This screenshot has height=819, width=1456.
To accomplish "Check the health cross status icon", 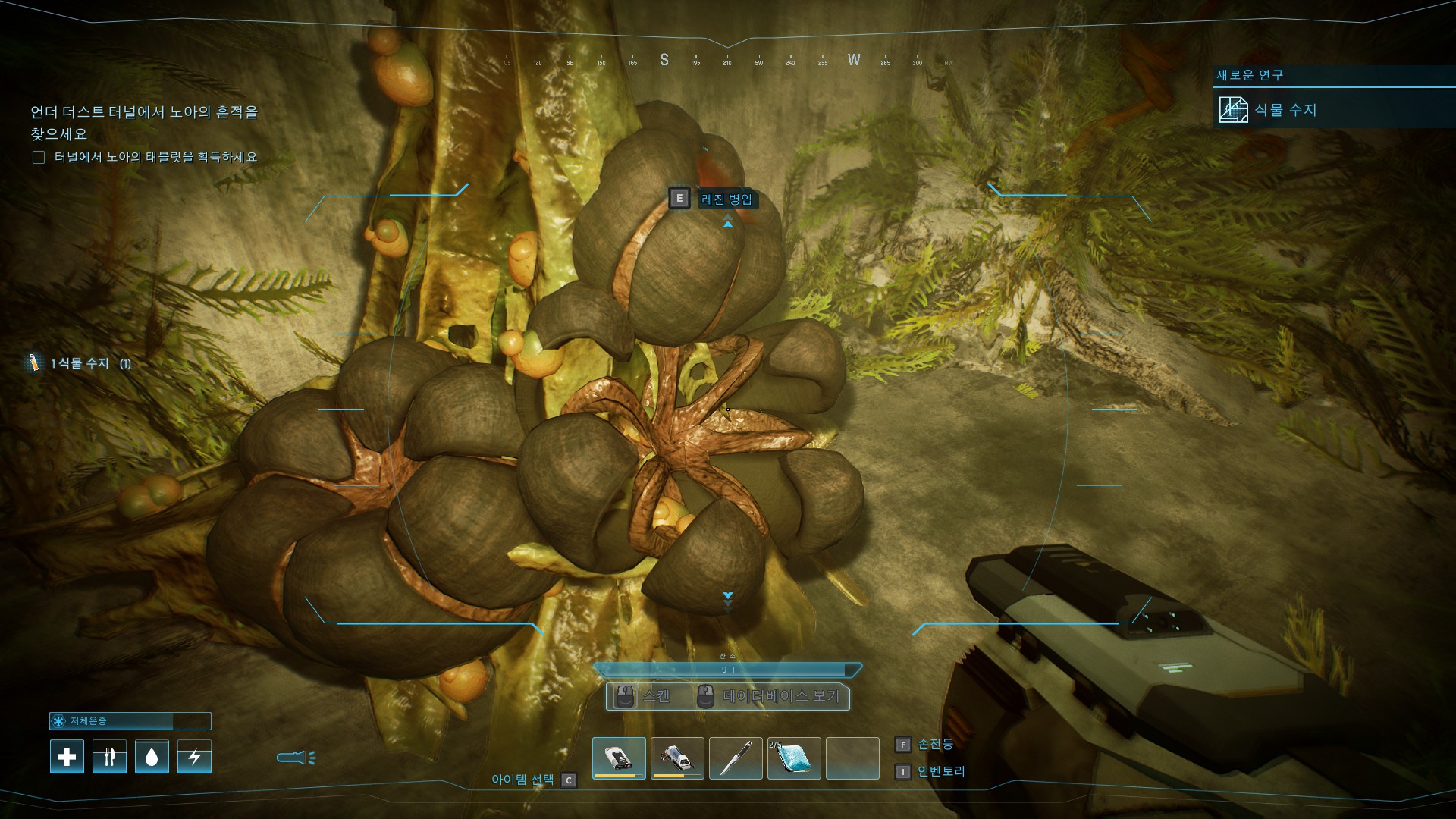I will [x=67, y=757].
